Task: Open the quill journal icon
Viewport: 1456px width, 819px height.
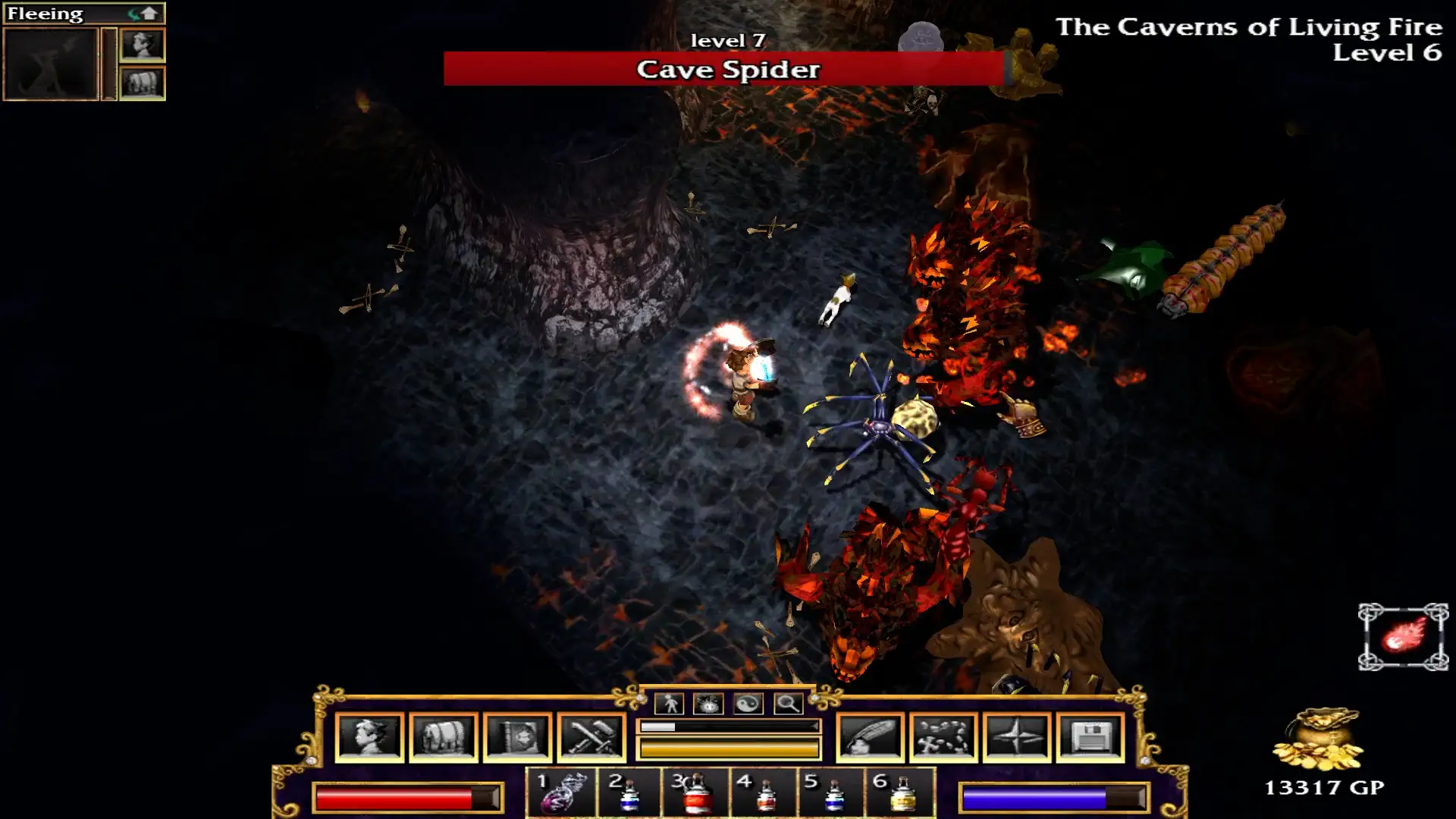Action: [x=870, y=737]
